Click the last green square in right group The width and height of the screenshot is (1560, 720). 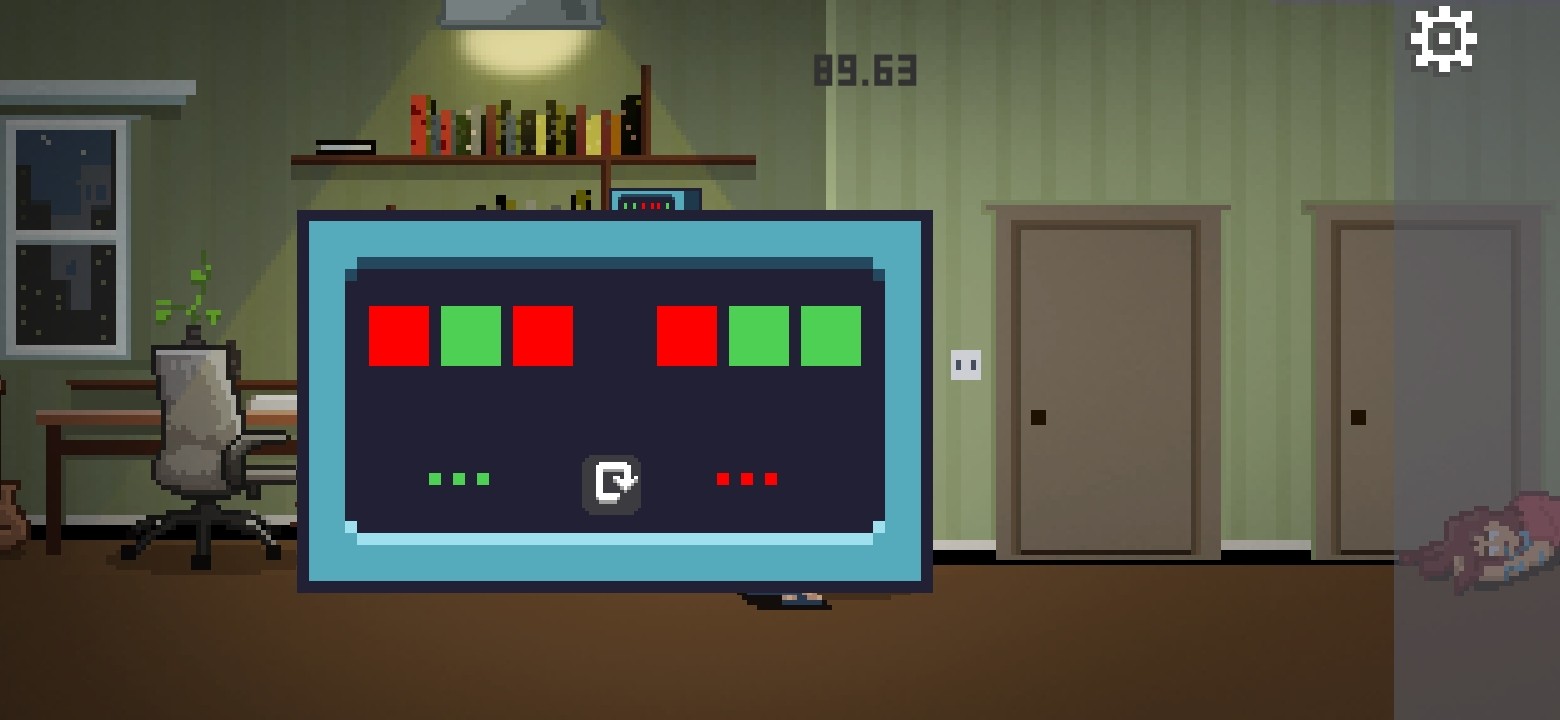pyautogui.click(x=830, y=336)
